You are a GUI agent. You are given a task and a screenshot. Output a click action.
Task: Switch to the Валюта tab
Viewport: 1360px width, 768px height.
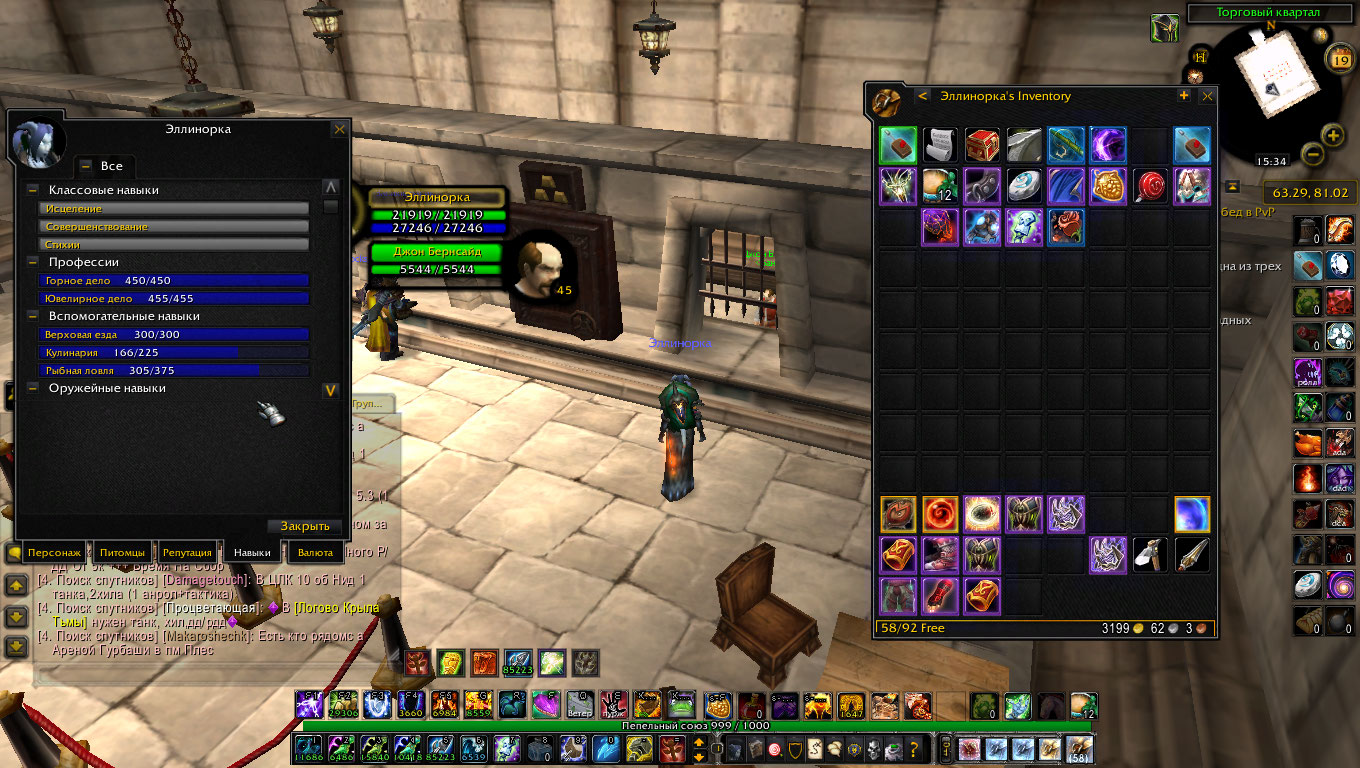coord(315,553)
